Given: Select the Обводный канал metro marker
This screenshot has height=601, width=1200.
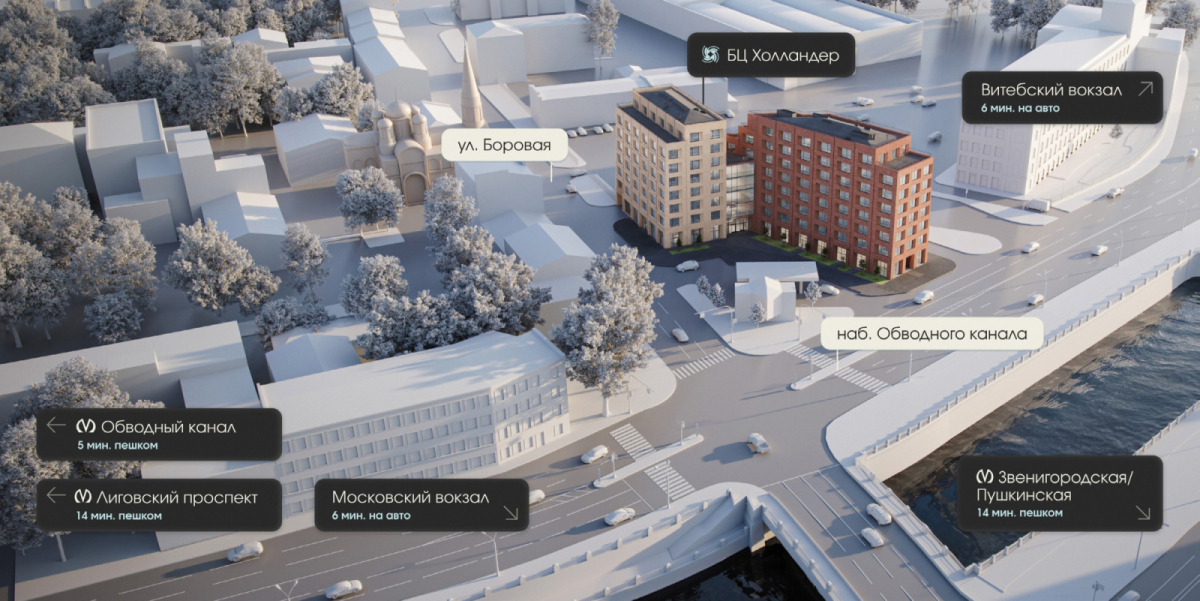Looking at the screenshot, I should pyautogui.click(x=159, y=434).
